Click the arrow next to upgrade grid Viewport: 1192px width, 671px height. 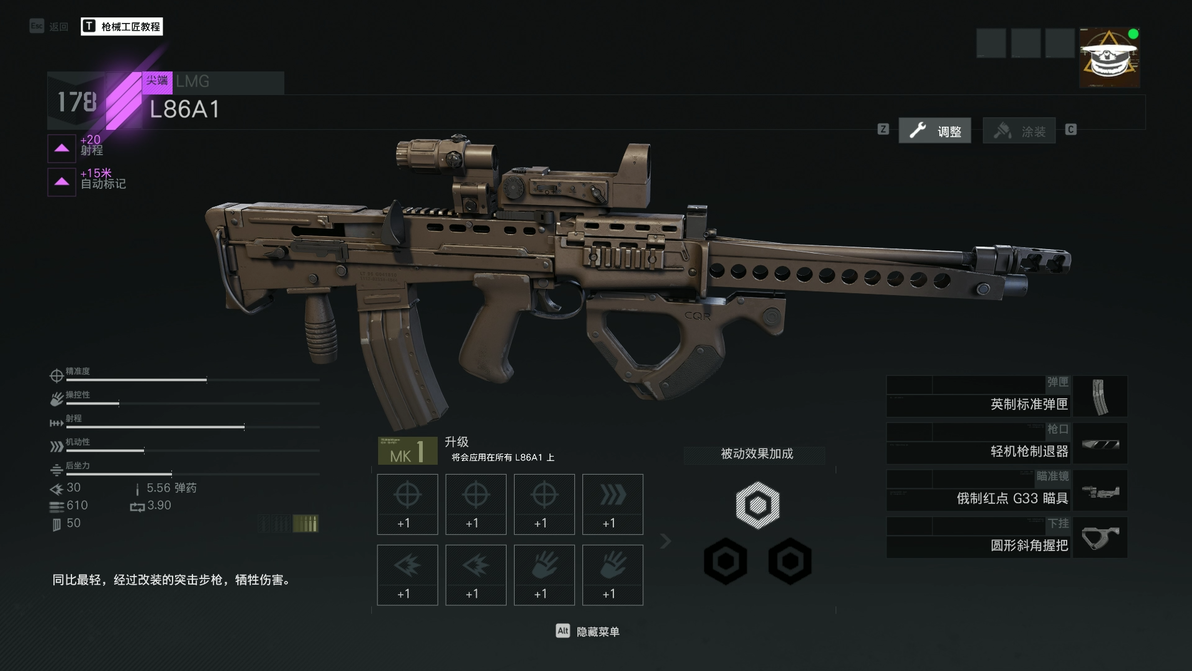tap(665, 541)
